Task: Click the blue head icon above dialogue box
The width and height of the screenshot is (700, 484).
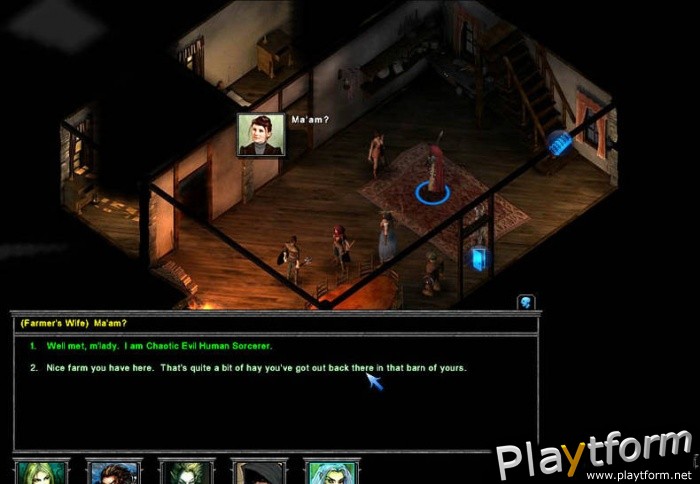Action: [x=526, y=301]
